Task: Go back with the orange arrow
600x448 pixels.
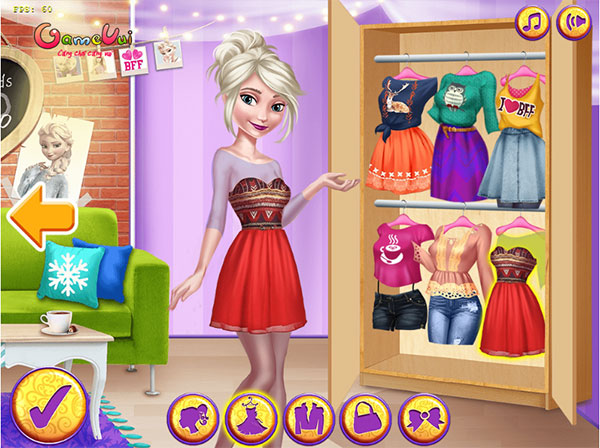Action: pyautogui.click(x=39, y=217)
